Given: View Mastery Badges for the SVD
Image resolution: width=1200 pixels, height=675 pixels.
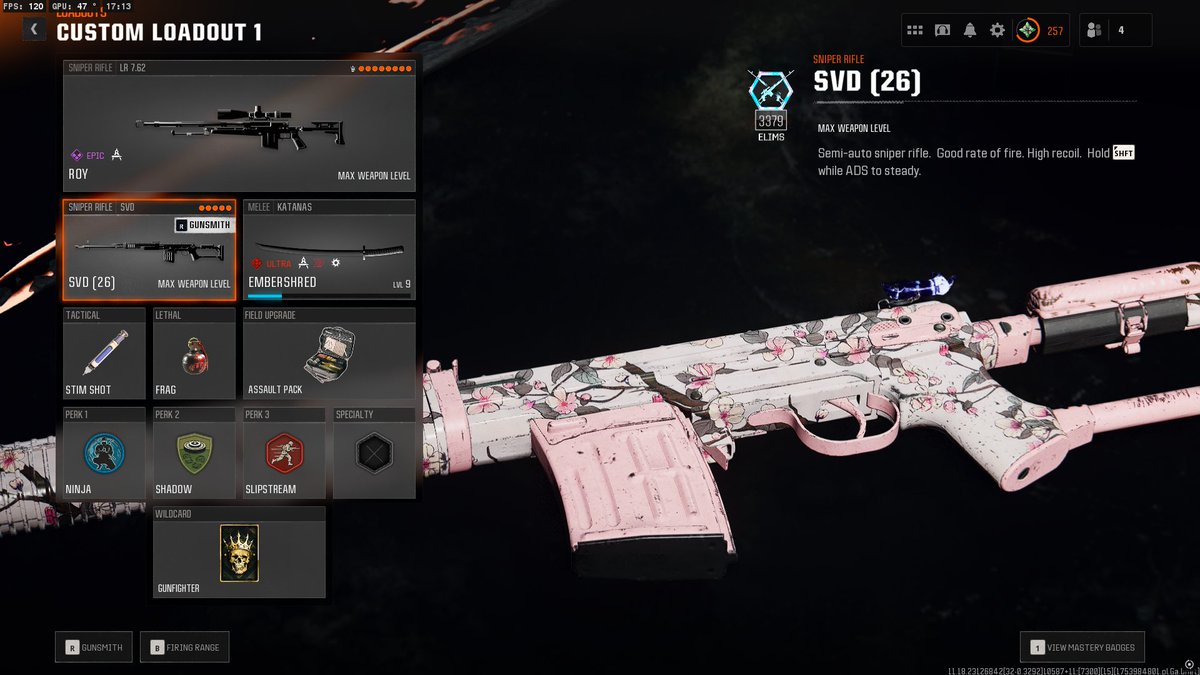Looking at the screenshot, I should pyautogui.click(x=1082, y=647).
